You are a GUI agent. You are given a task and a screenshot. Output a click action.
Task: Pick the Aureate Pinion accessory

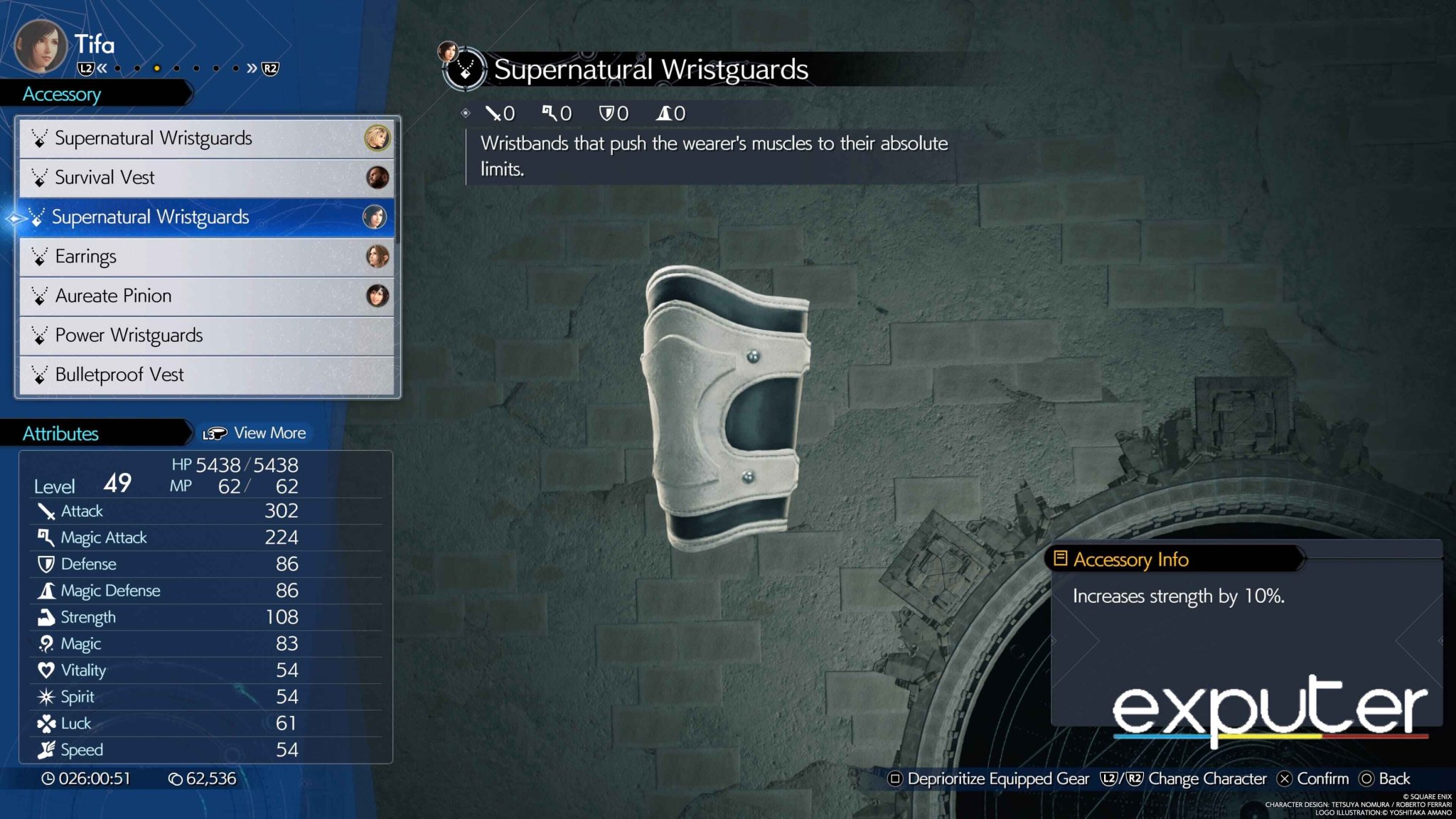pos(206,296)
